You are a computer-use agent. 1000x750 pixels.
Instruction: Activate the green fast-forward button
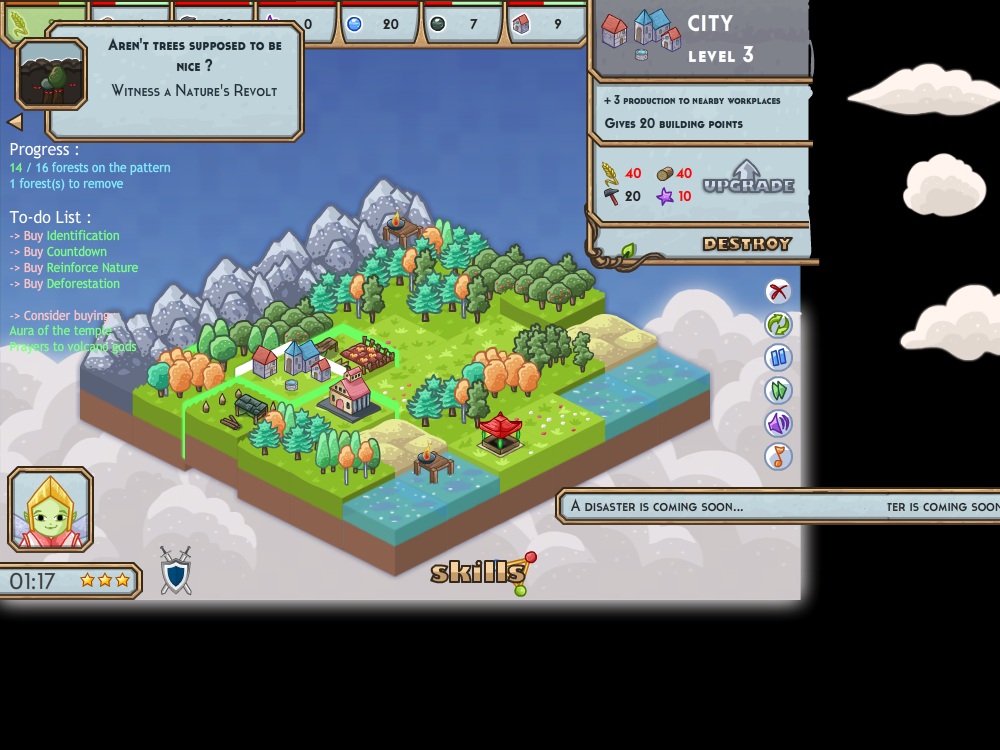778,390
